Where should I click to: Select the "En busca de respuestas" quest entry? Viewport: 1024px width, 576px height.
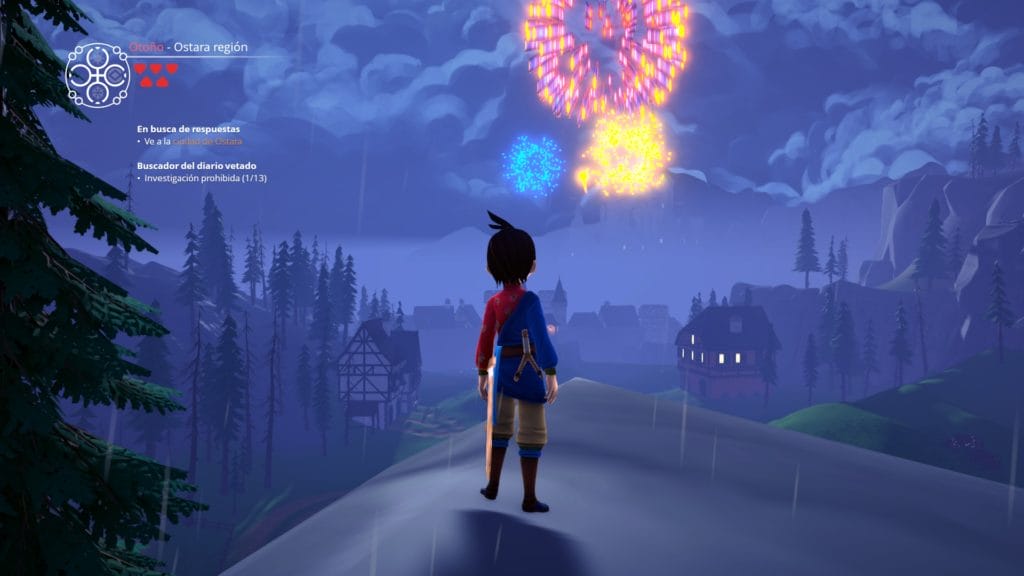[188, 129]
